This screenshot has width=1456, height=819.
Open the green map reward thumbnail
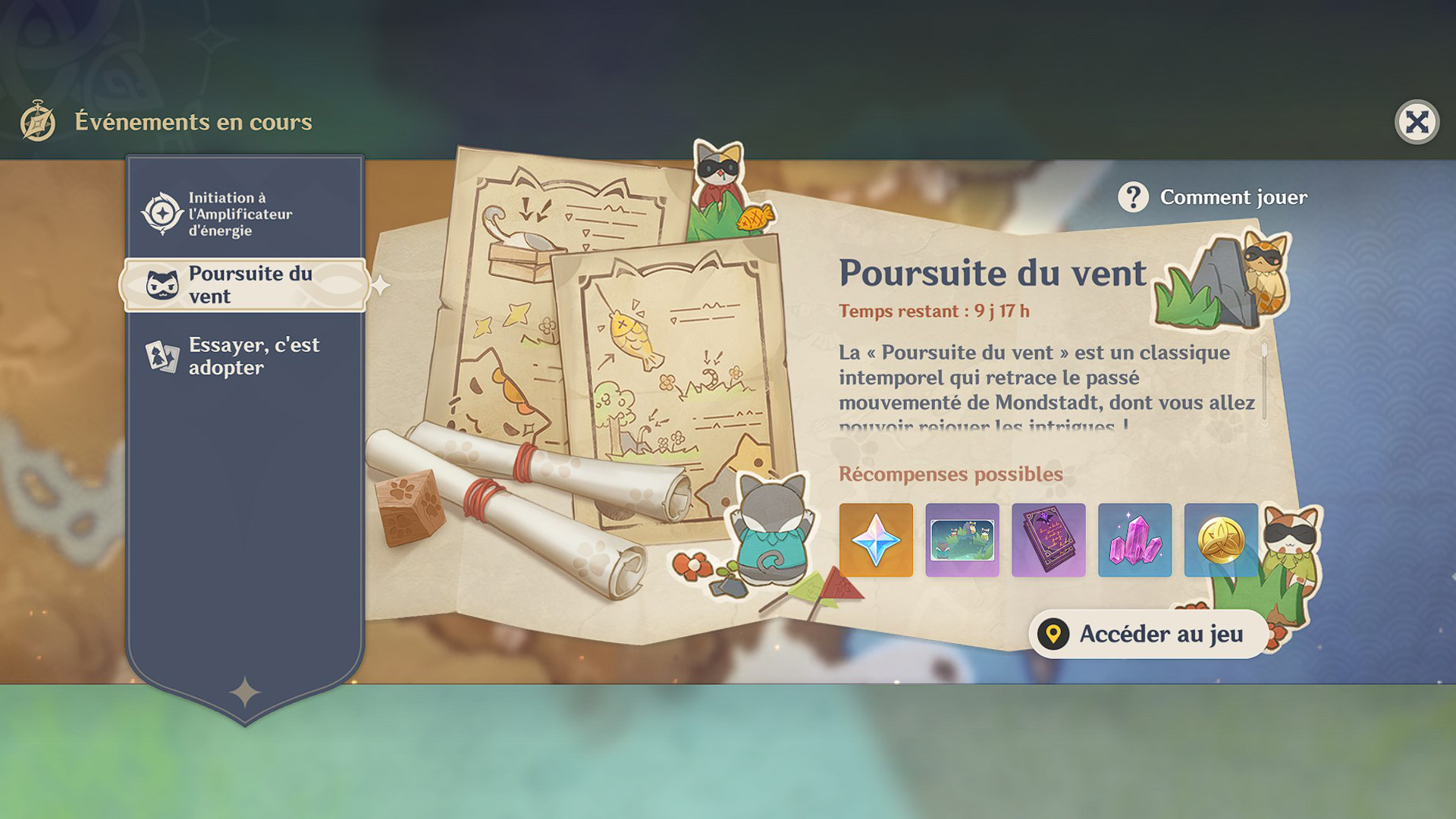point(962,541)
